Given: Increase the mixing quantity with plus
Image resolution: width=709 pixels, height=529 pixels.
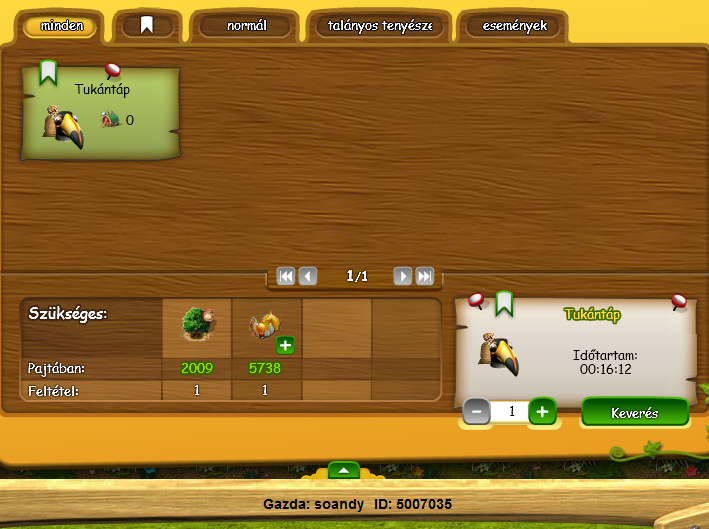Looking at the screenshot, I should click(541, 411).
